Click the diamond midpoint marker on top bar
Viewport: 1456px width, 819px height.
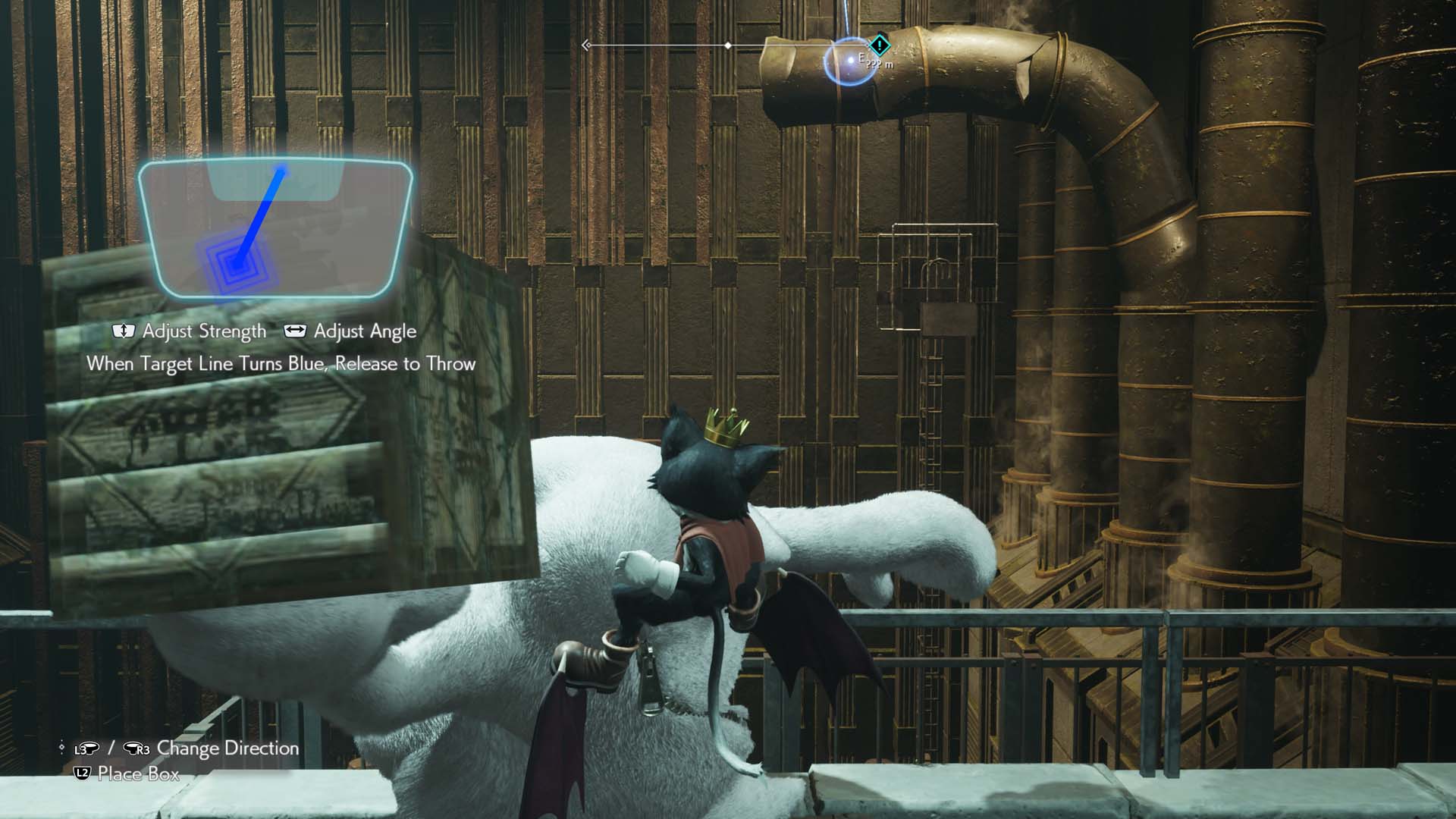tap(730, 45)
